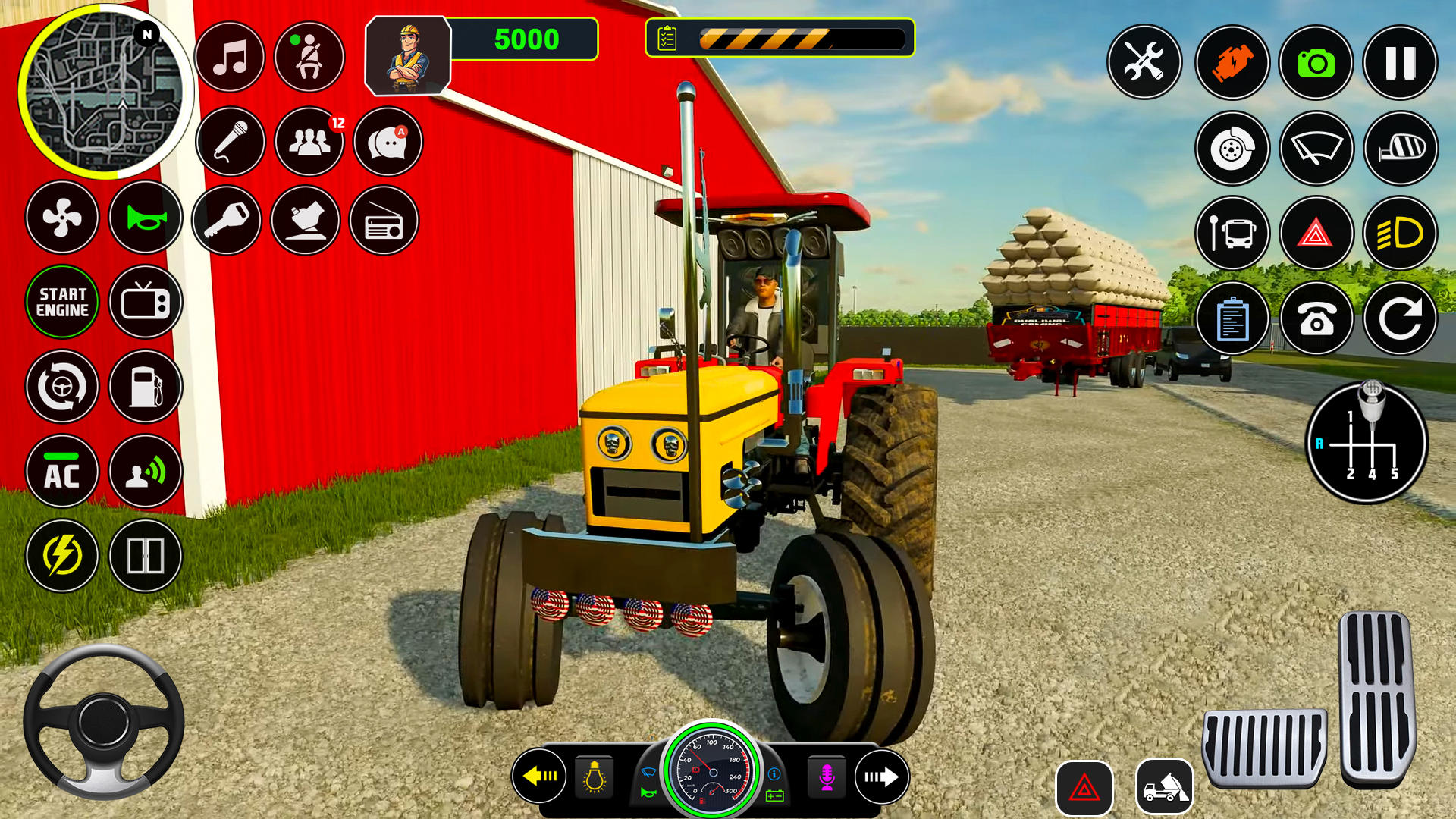Open the chat messages panel

click(x=387, y=143)
